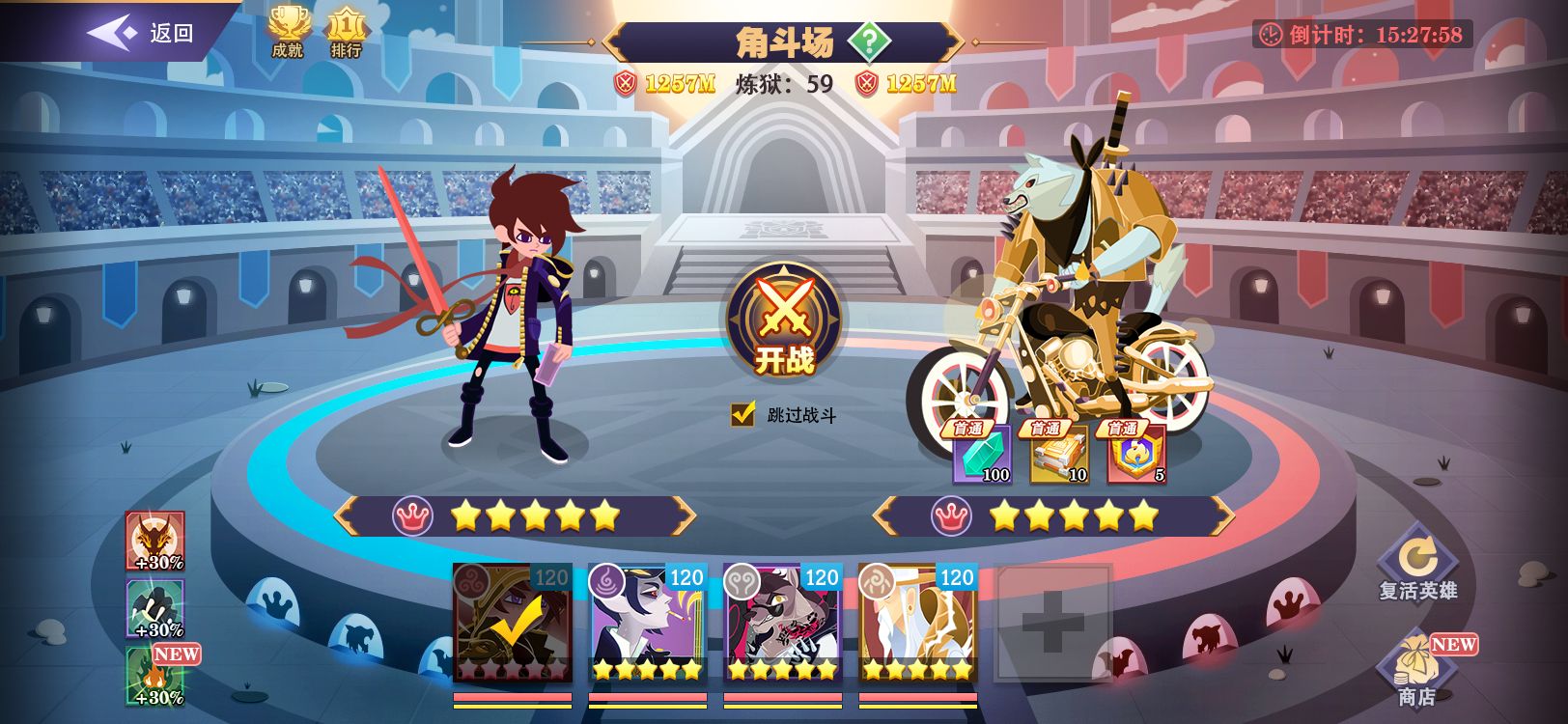Open the 复活英雄 revive heroes button
This screenshot has height=724, width=1568.
[x=1417, y=564]
